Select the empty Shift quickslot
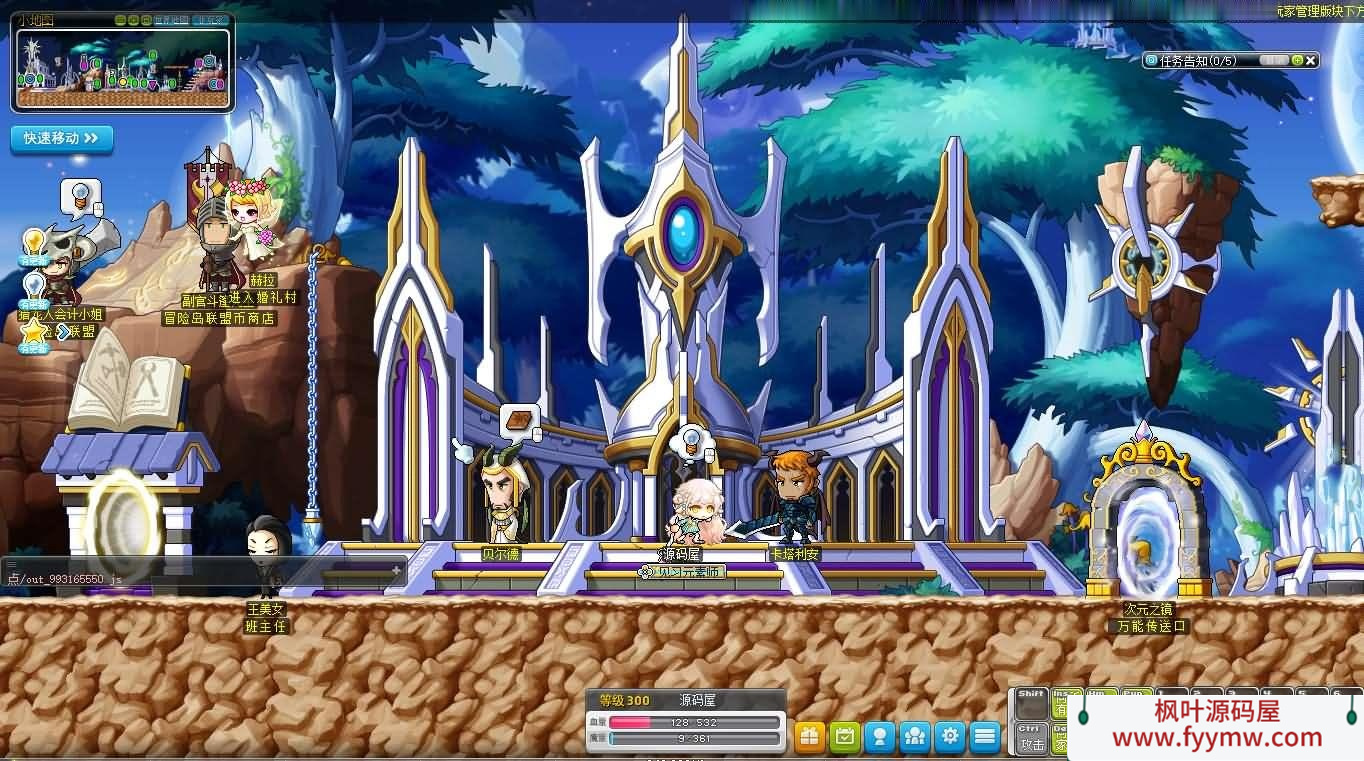The height and width of the screenshot is (761, 1364). [x=1031, y=703]
